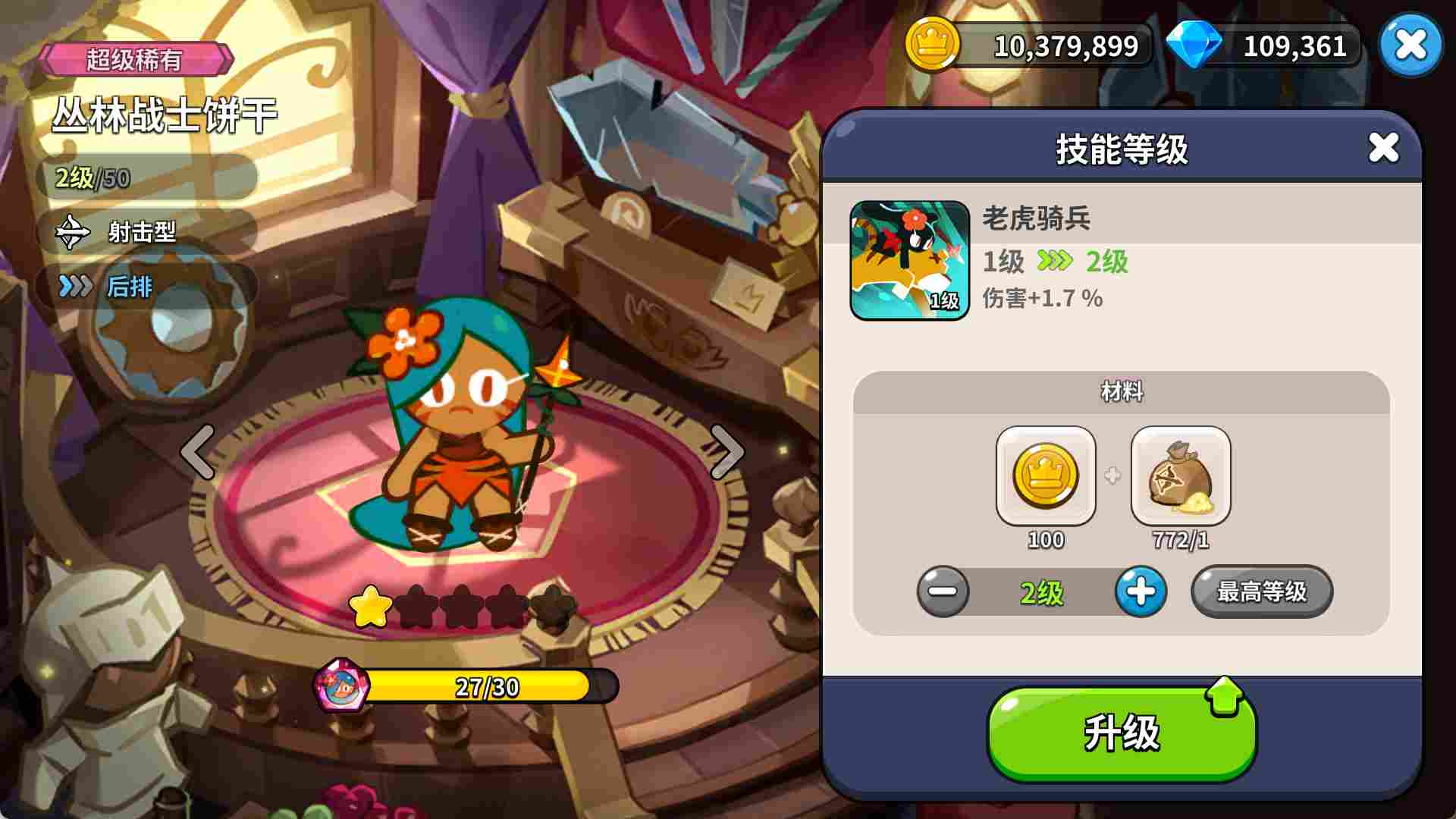
Task: Tap the first lit star under cookie
Action: point(369,605)
